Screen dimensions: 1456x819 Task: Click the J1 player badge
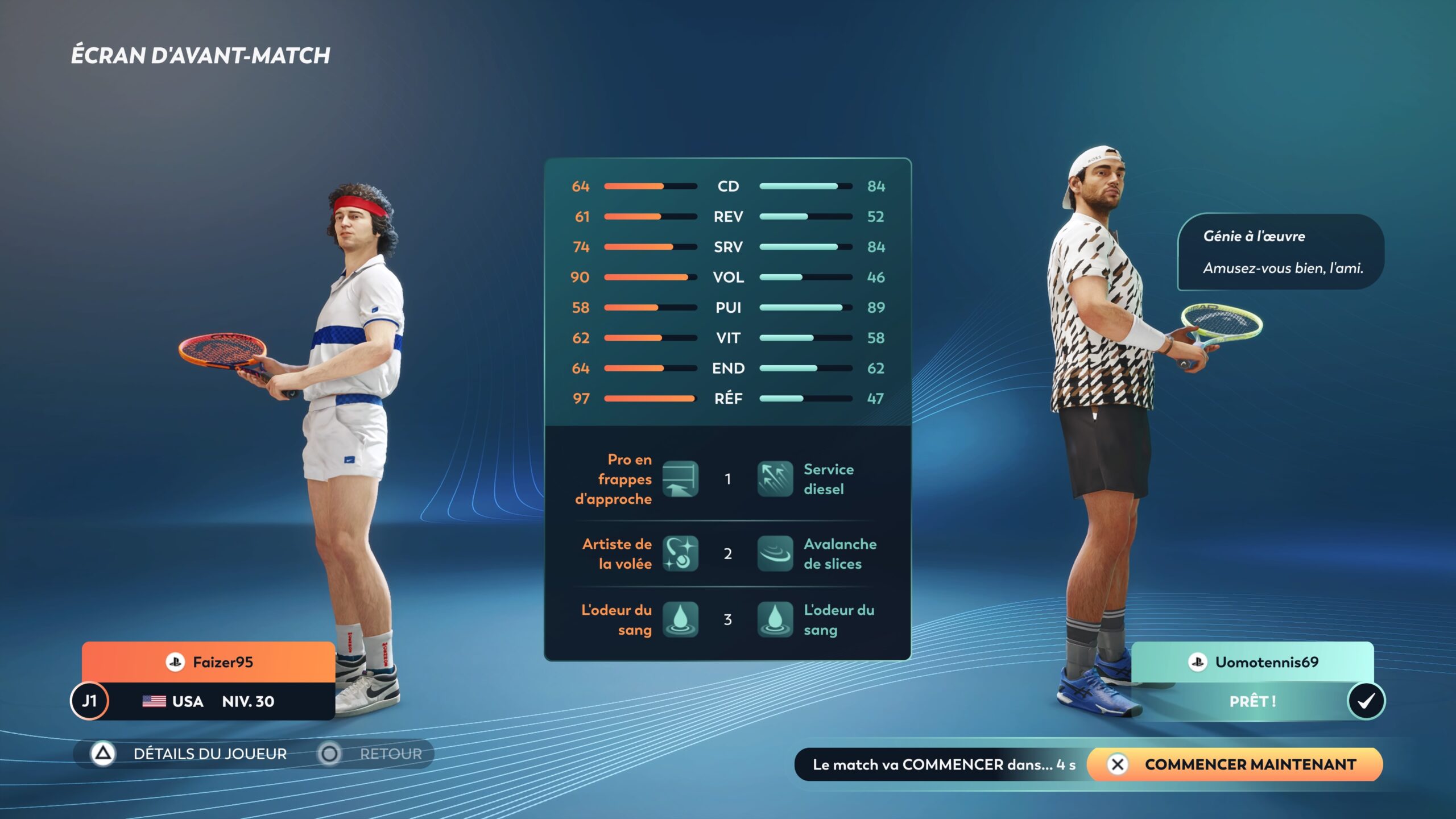click(88, 701)
